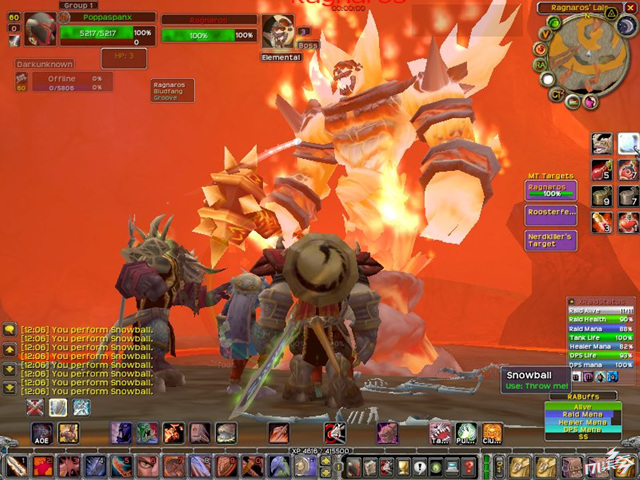Toggle the RA minimap button

click(540, 64)
